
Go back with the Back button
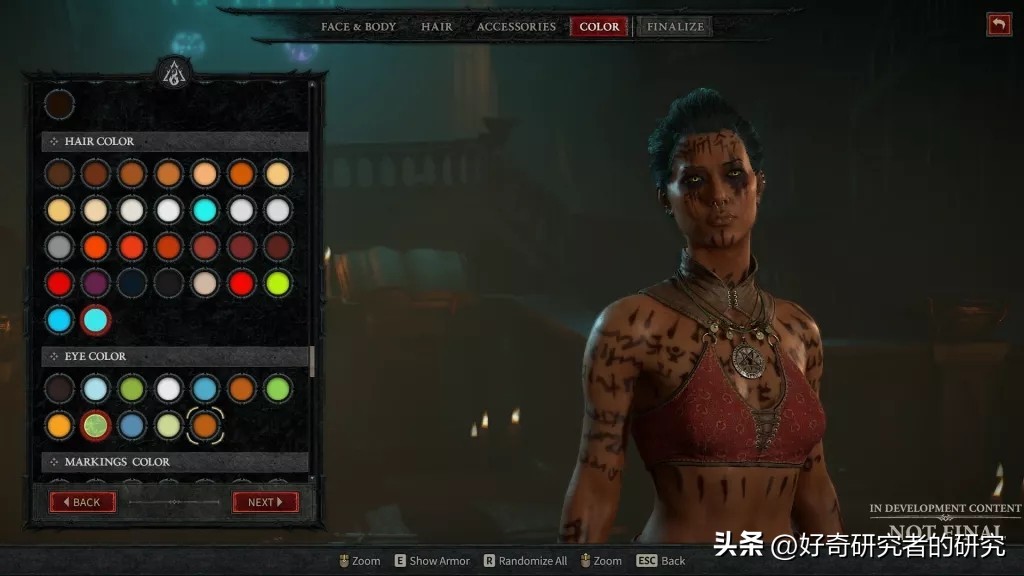[83, 502]
